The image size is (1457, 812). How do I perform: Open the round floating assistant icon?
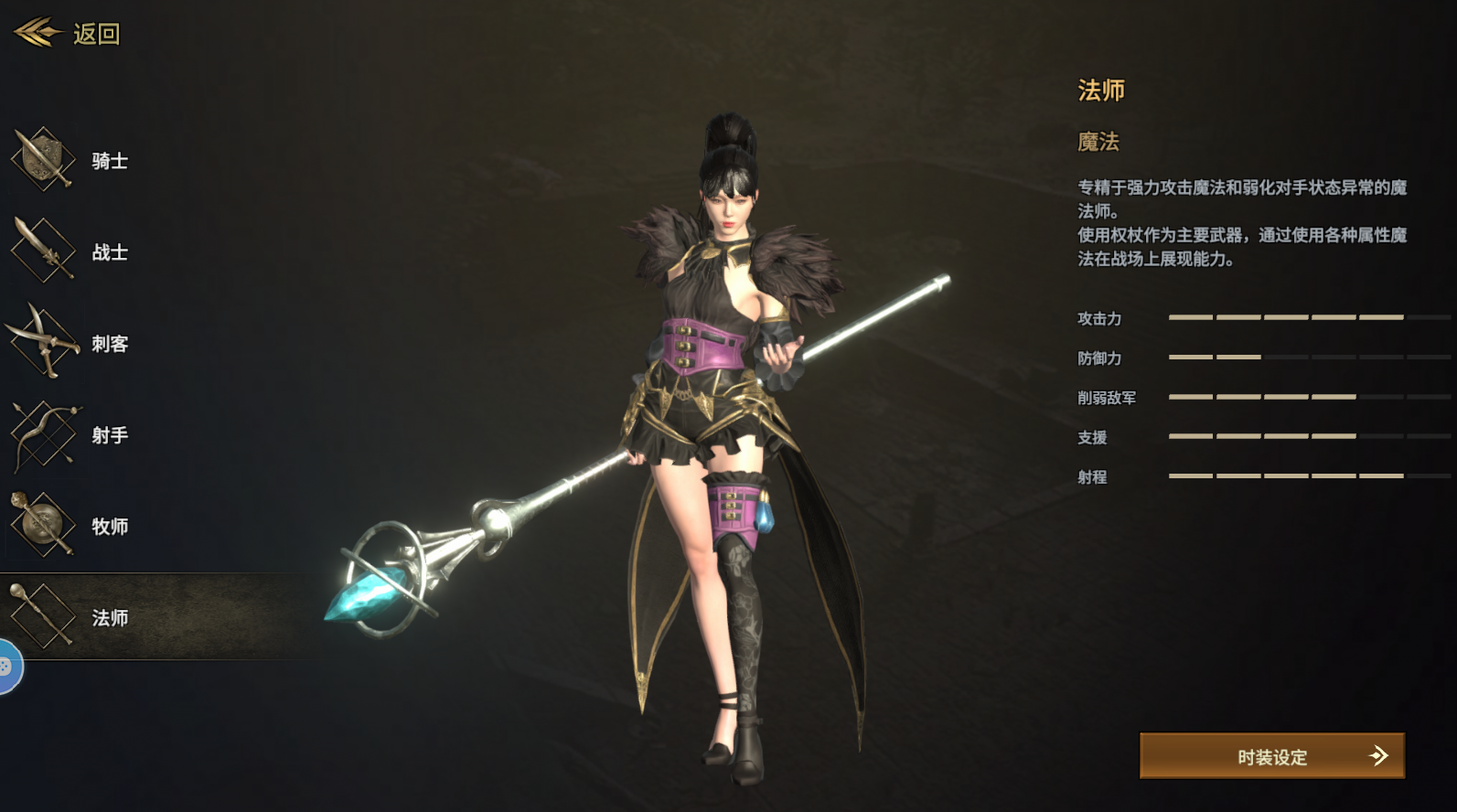7,668
